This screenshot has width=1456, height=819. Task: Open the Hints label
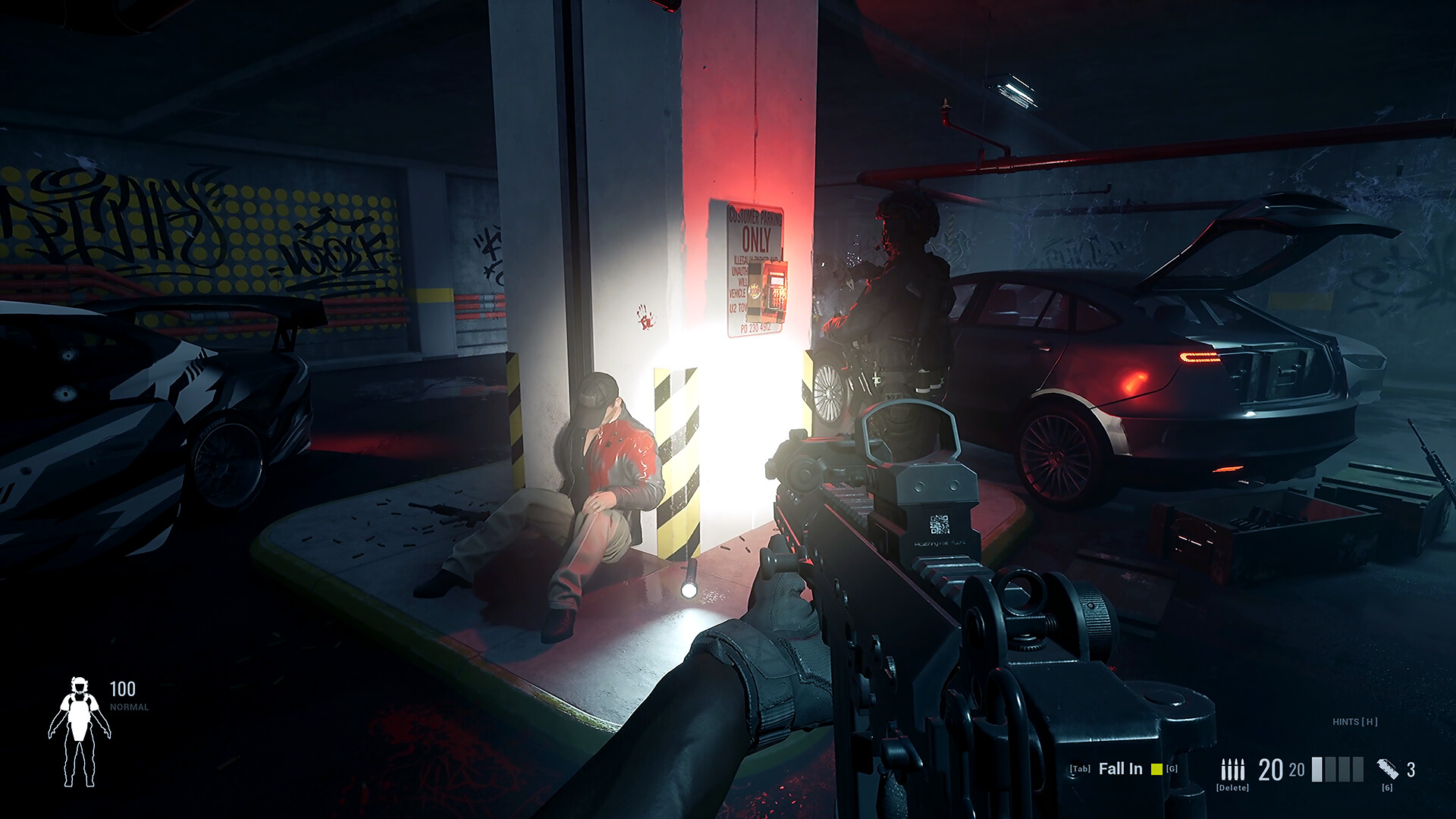[1354, 722]
